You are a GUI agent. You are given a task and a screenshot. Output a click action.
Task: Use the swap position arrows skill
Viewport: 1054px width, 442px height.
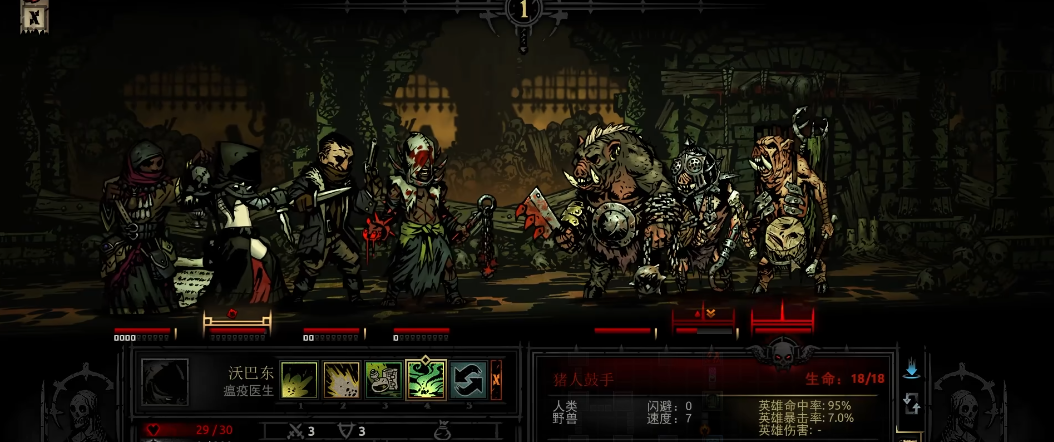coord(467,380)
